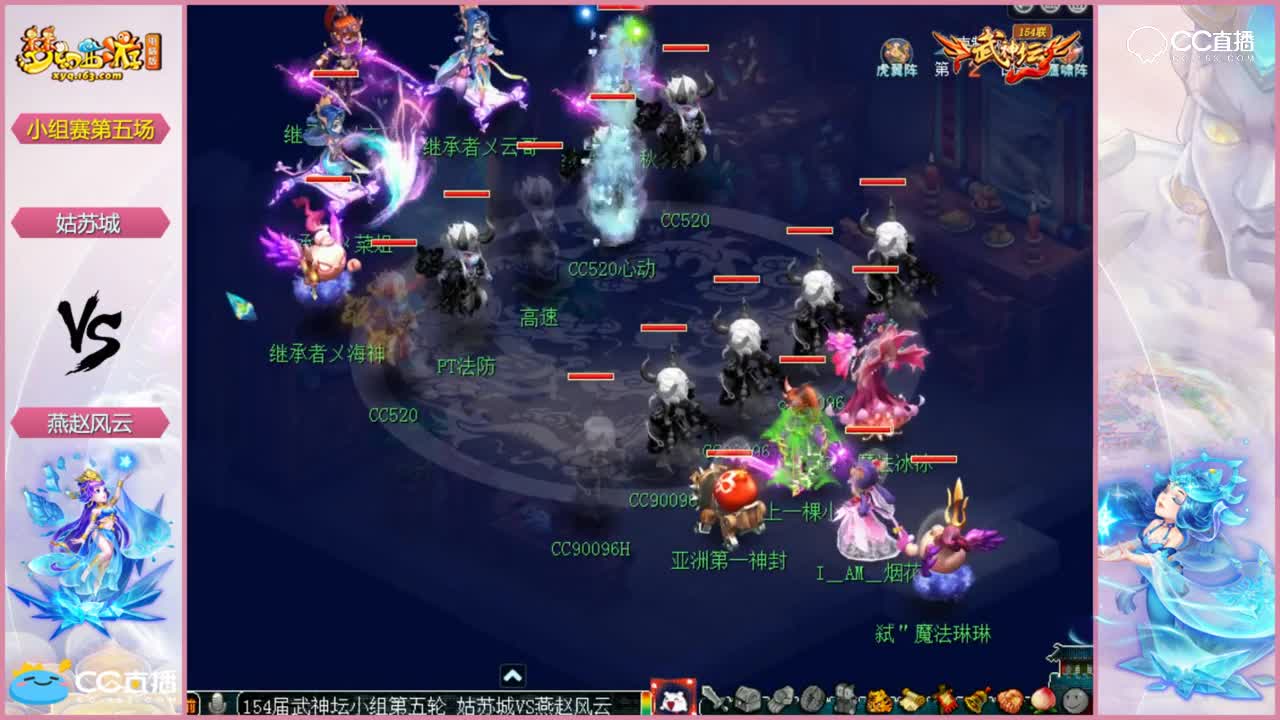The height and width of the screenshot is (720, 1280).
Task: Mute the microphone icon beside the chat bar
Action: pos(216,704)
